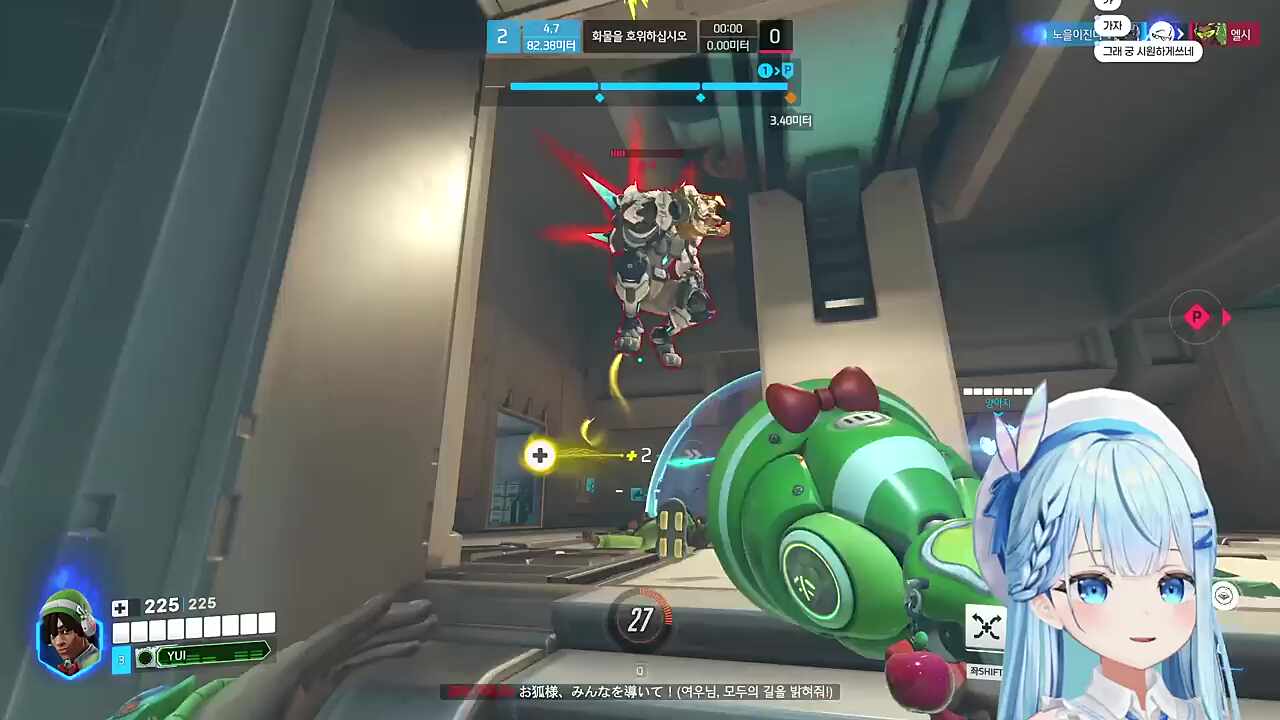The height and width of the screenshot is (720, 1280).
Task: Click the health cross icon near 225 HP
Action: coord(120,607)
